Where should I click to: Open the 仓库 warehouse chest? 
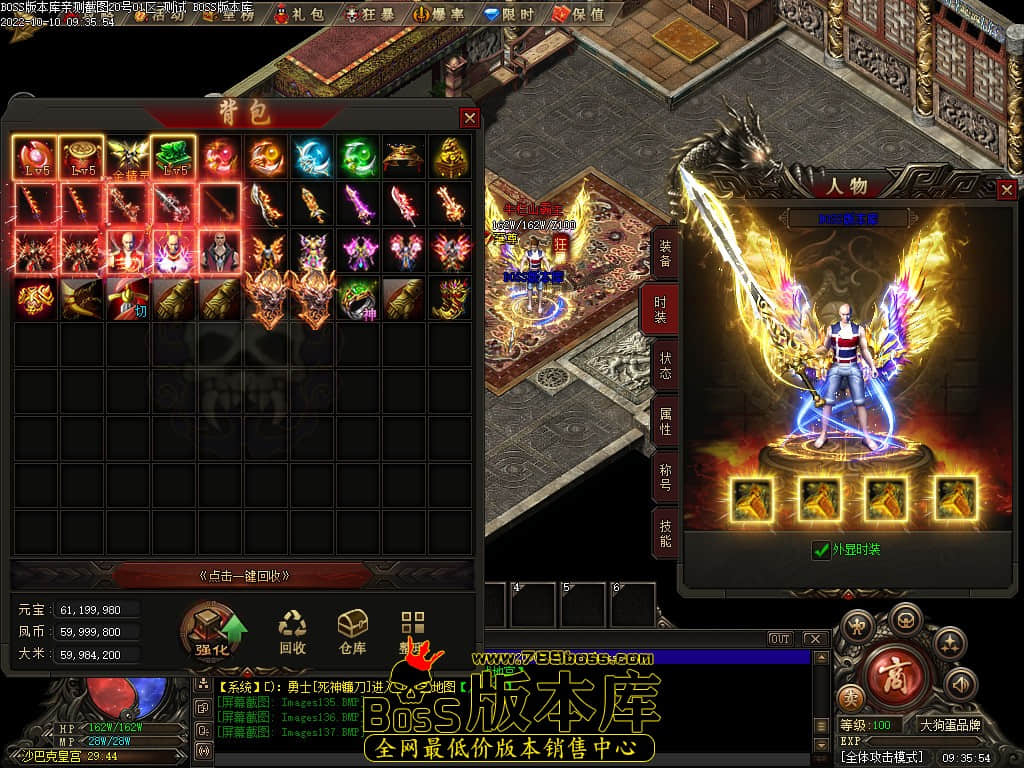[352, 633]
